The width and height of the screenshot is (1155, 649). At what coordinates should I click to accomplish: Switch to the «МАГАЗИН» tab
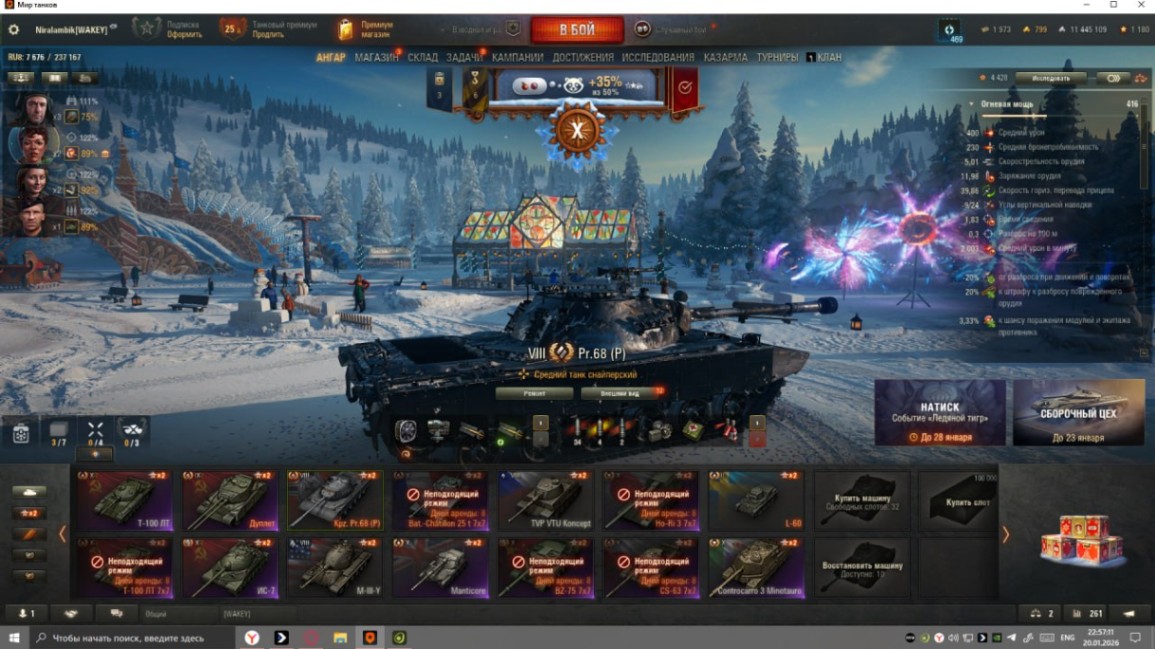pos(376,58)
